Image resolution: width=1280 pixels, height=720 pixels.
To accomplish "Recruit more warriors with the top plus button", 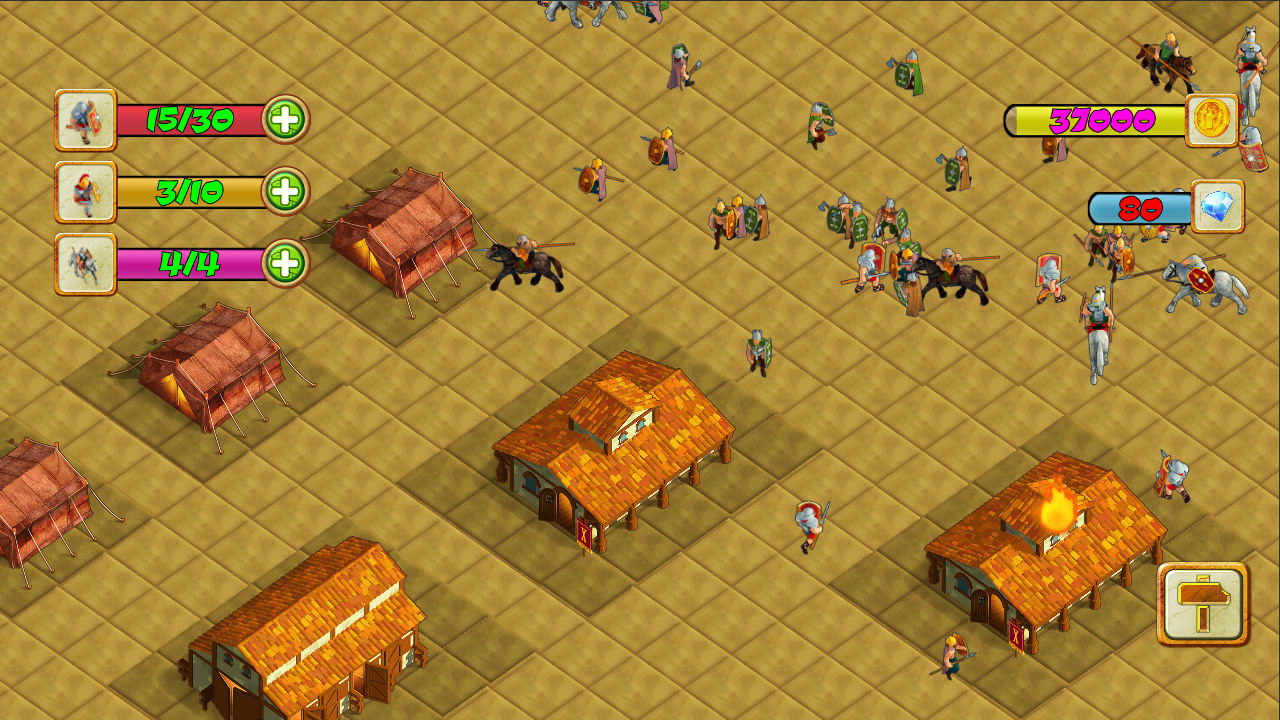I will 289,120.
